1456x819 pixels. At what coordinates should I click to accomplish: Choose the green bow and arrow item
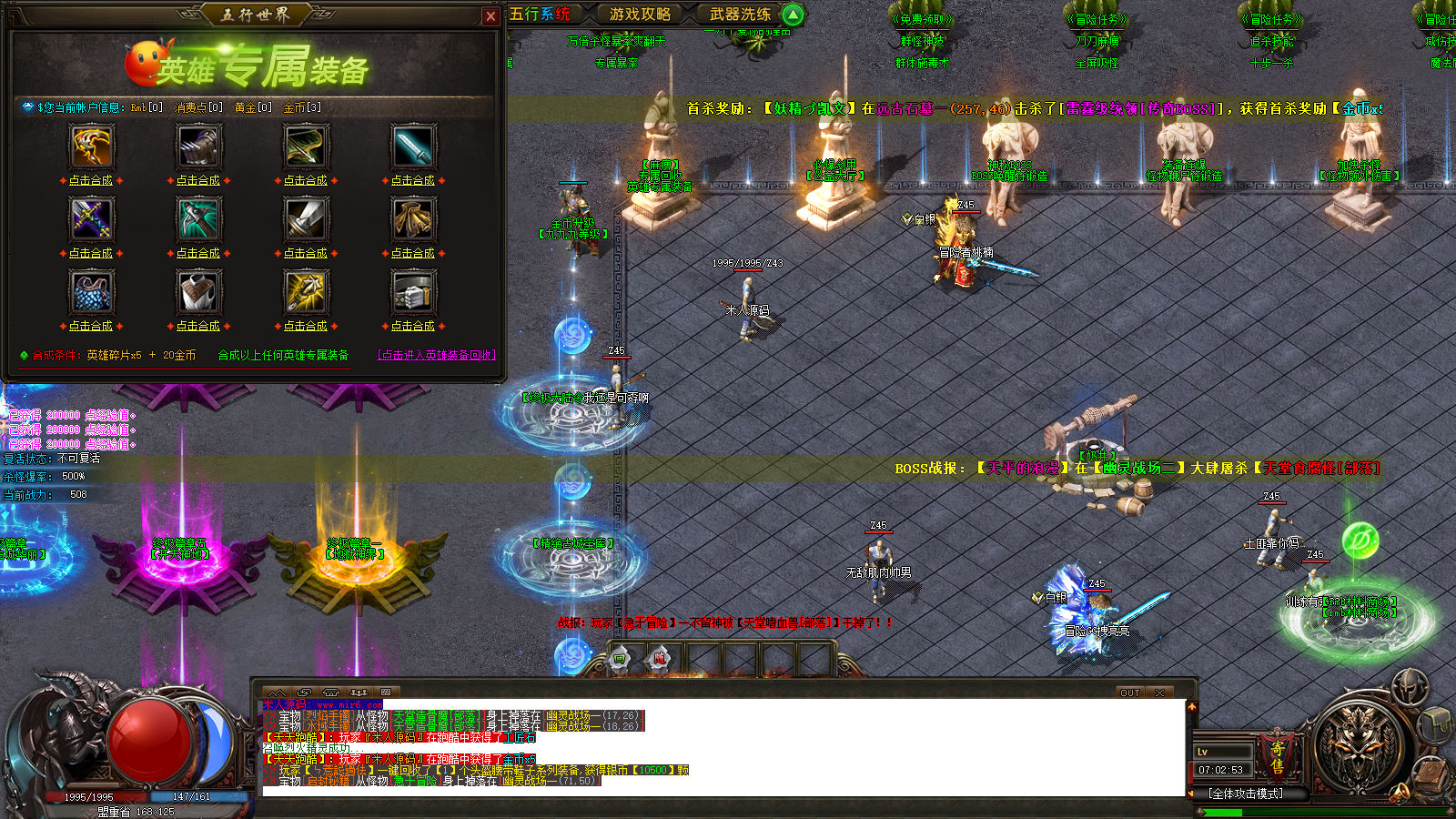tap(306, 146)
